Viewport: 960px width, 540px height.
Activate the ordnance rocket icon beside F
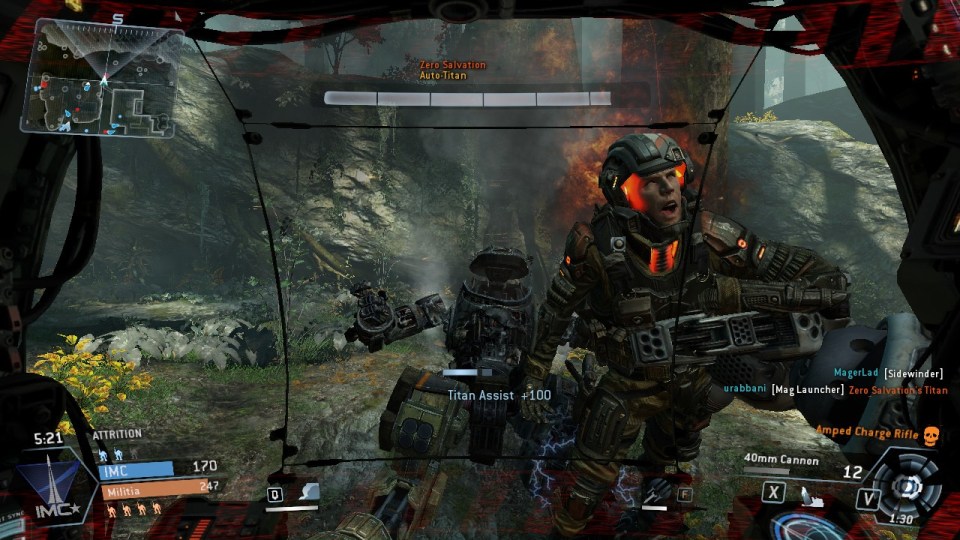coord(656,491)
